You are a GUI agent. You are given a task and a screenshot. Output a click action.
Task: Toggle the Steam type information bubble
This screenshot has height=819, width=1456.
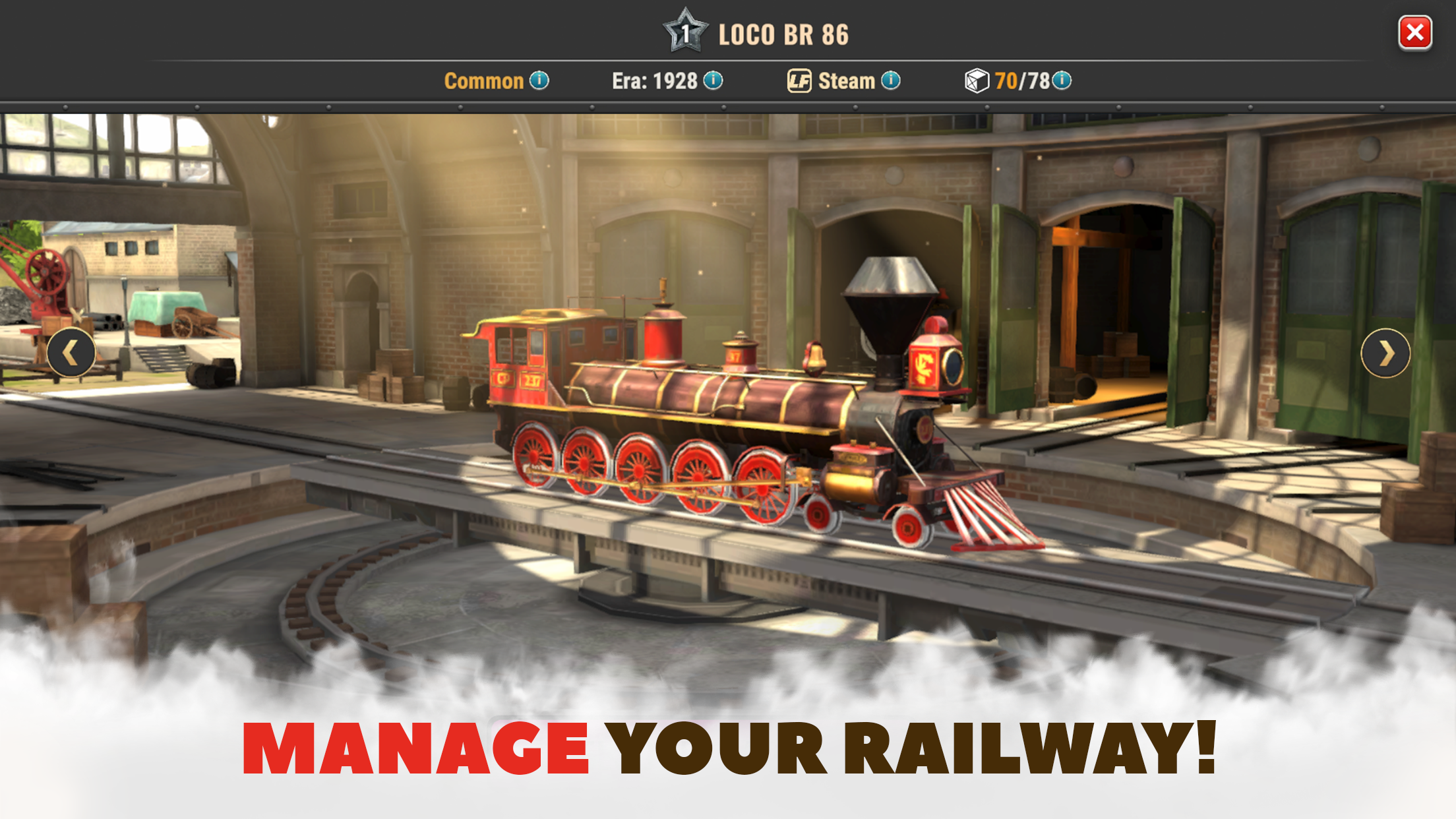(x=892, y=80)
